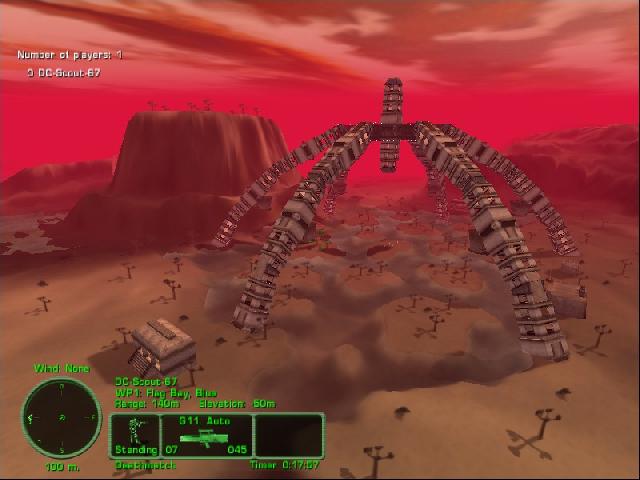Image resolution: width=640 pixels, height=480 pixels.
Task: Click the Standing soldier stance icon
Action: click(x=135, y=435)
